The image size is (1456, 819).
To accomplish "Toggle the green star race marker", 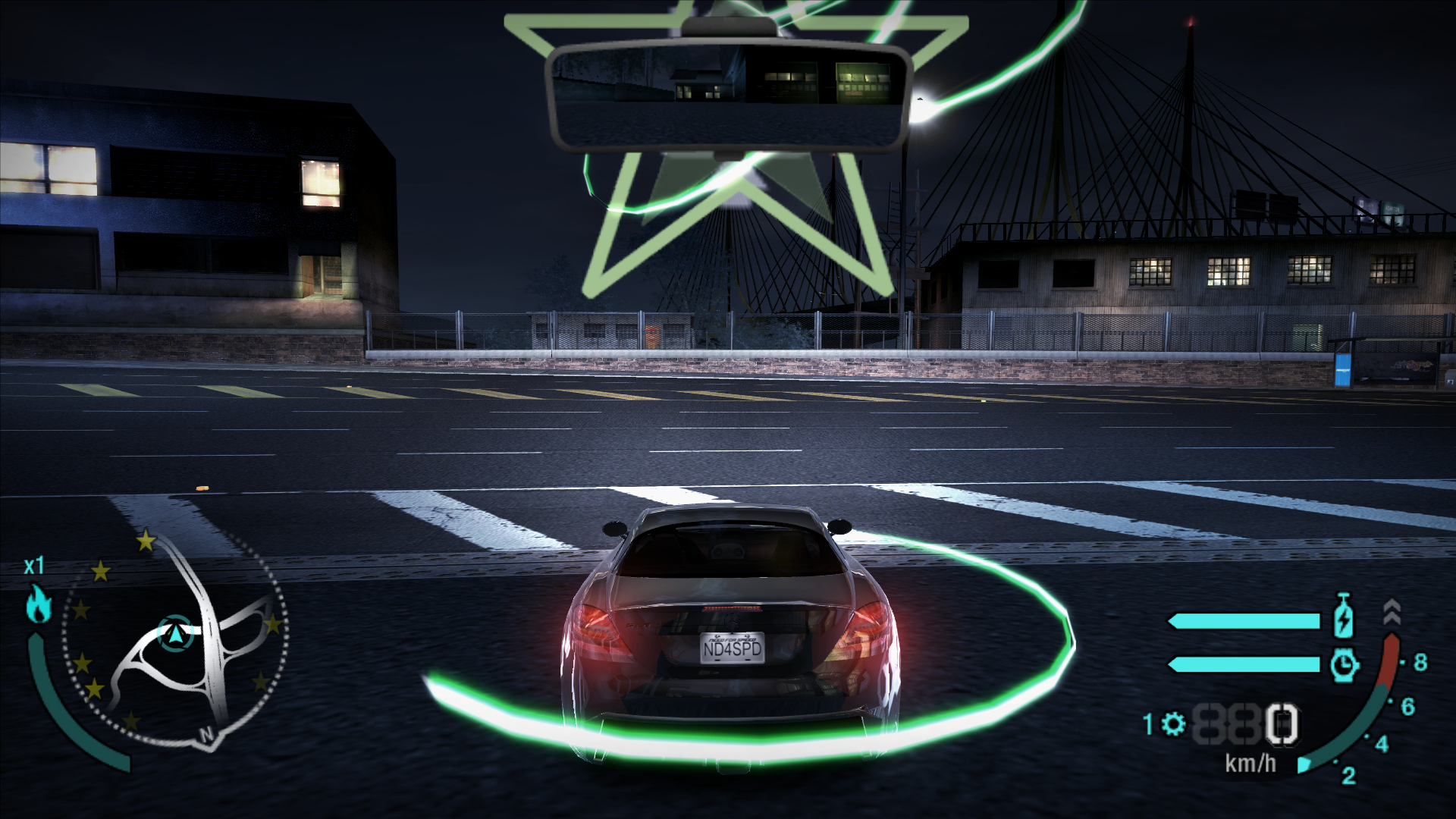I will pyautogui.click(x=728, y=174).
